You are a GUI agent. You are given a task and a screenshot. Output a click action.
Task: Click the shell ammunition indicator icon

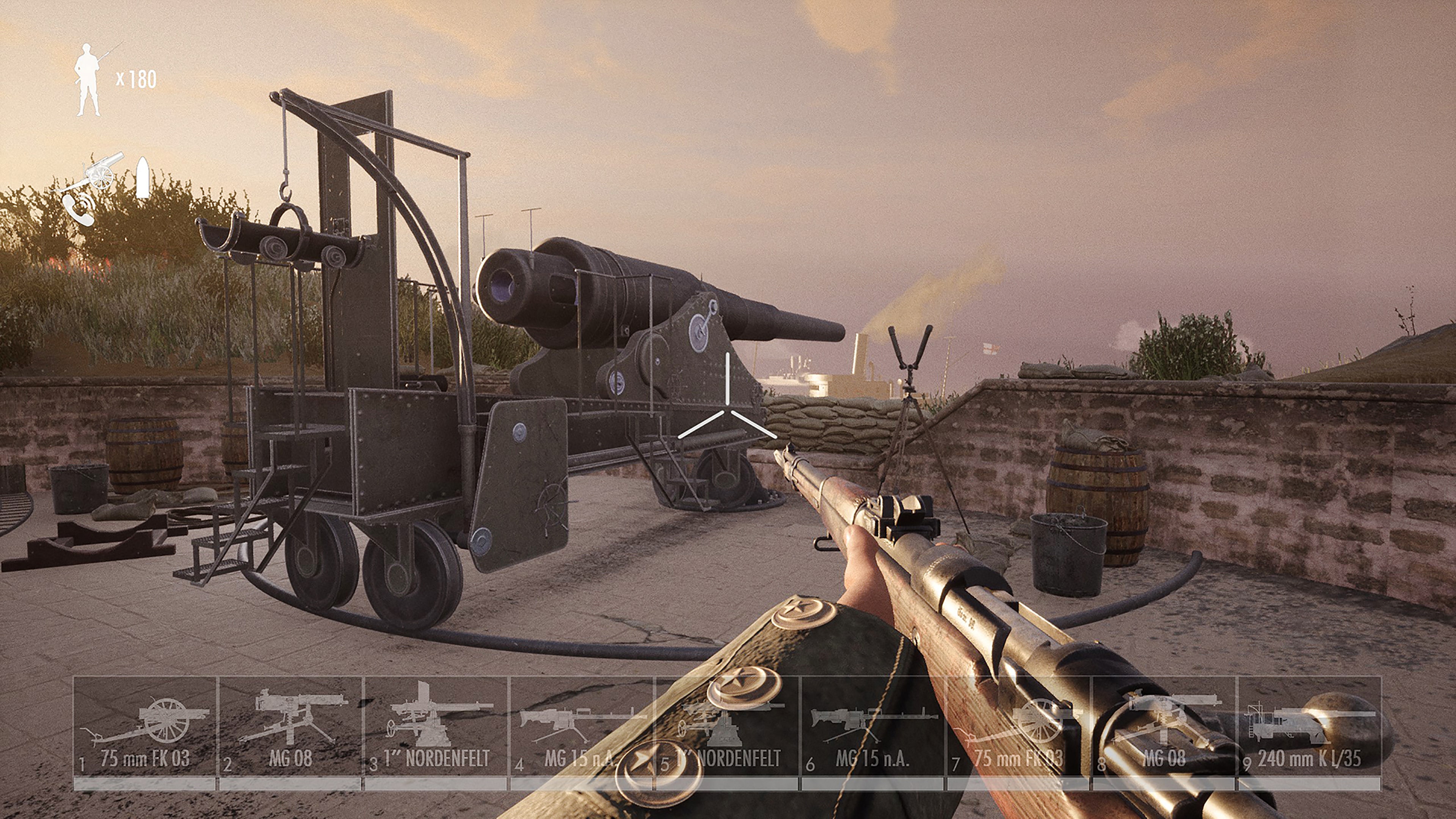click(x=143, y=178)
